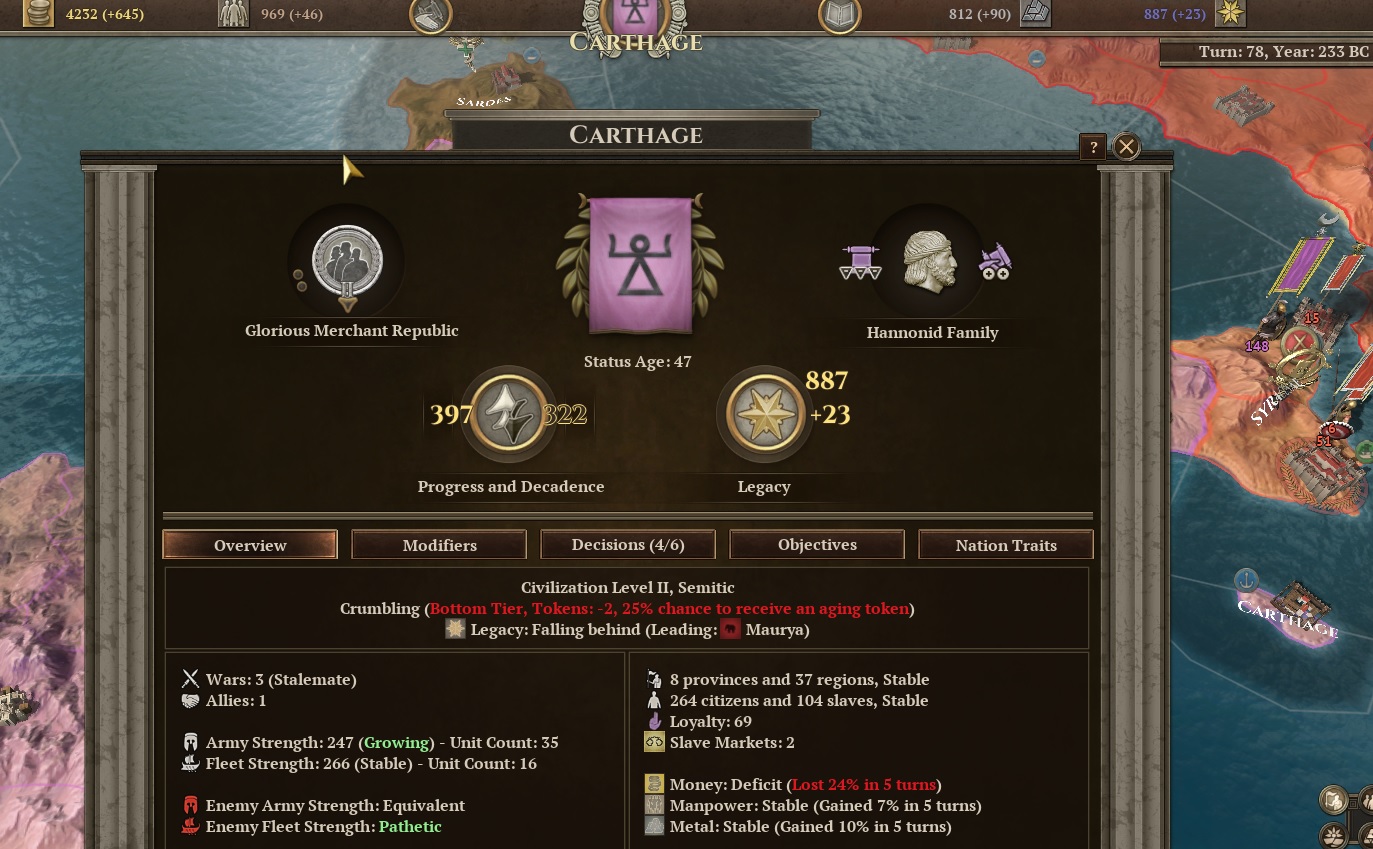Switch to the Overview tab
Image resolution: width=1373 pixels, height=849 pixels.
(x=250, y=545)
